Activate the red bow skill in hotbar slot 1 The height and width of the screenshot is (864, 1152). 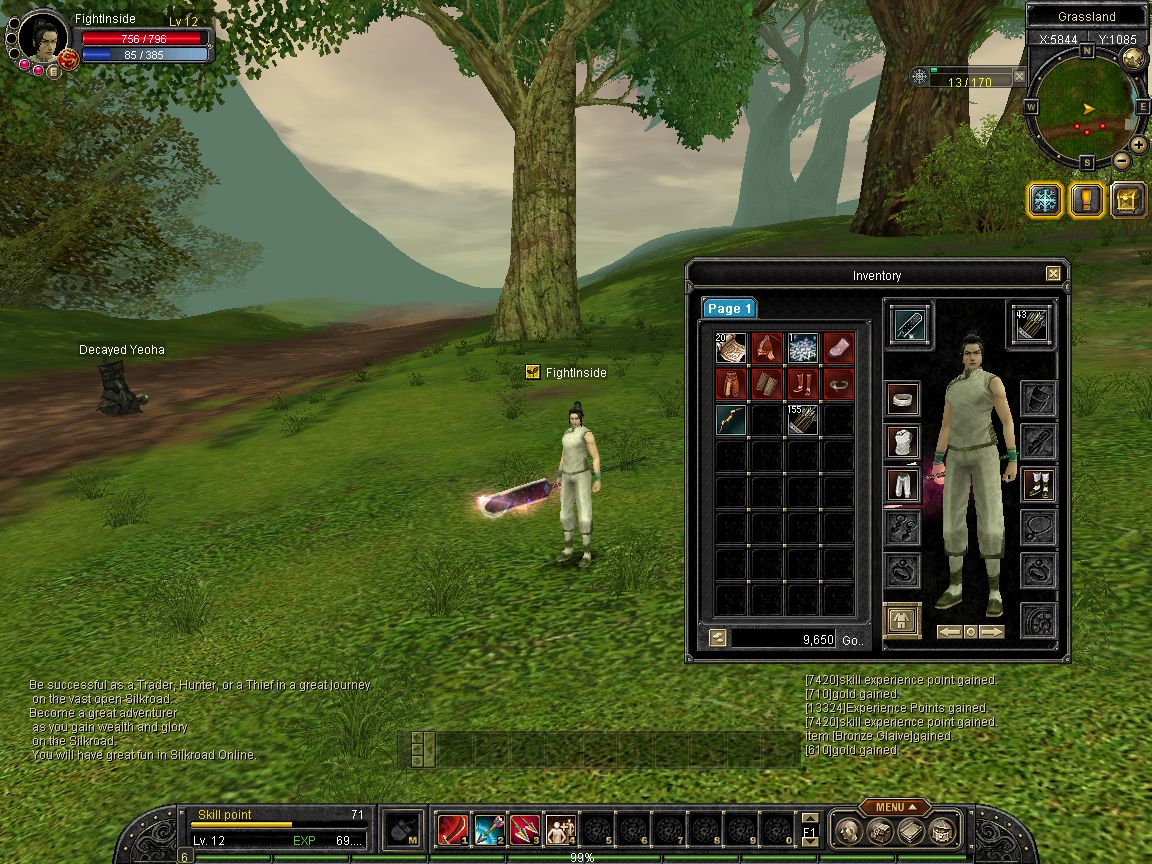[452, 829]
